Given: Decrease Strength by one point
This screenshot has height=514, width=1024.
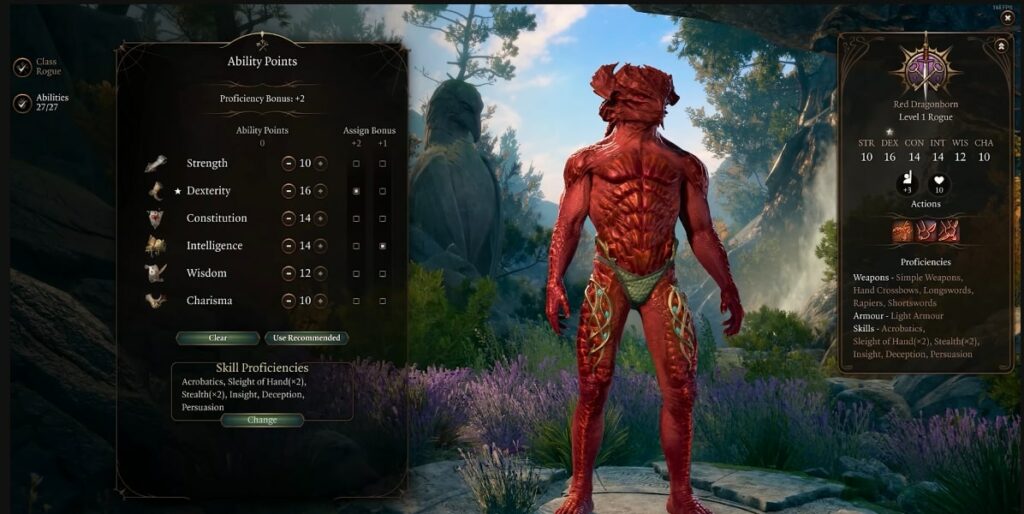Looking at the screenshot, I should [289, 163].
